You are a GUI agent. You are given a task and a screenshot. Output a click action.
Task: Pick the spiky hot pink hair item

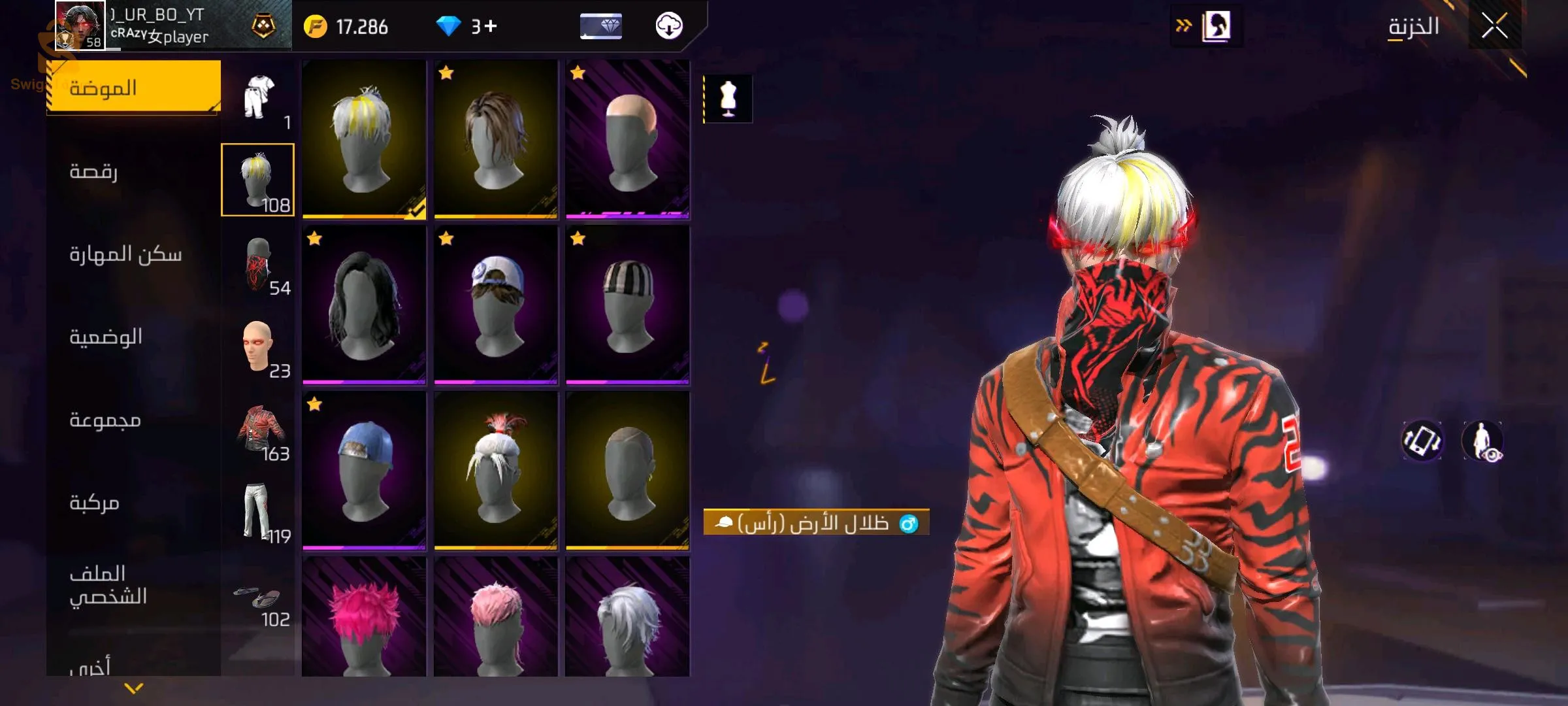pos(364,618)
